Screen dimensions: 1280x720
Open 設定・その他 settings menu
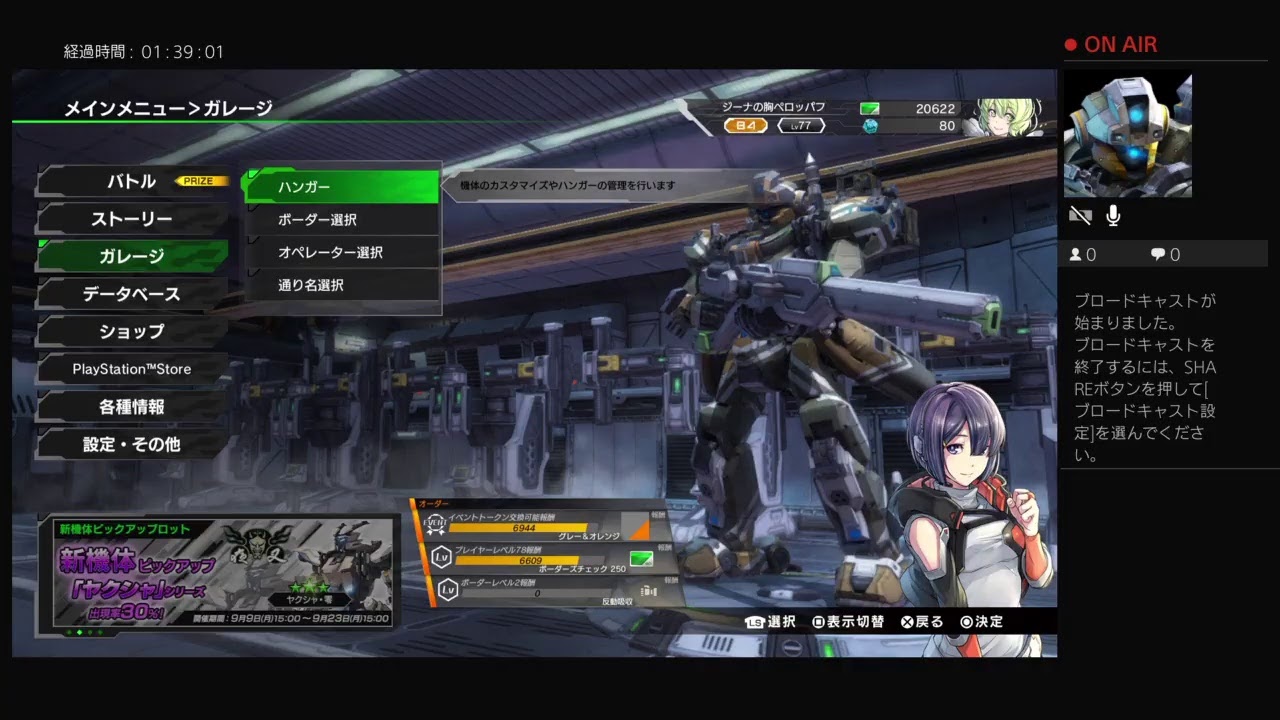[132, 444]
